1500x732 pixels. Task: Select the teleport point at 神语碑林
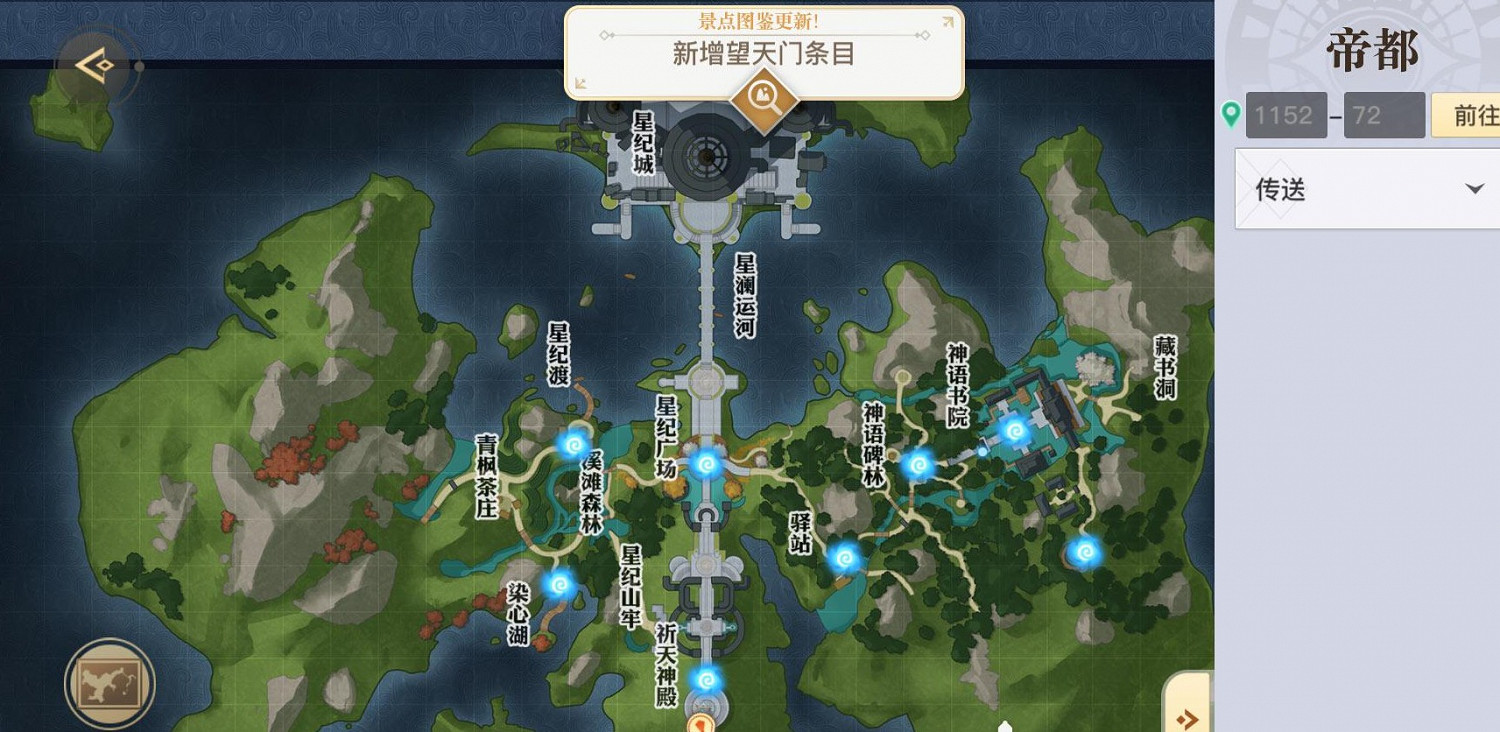[x=921, y=463]
